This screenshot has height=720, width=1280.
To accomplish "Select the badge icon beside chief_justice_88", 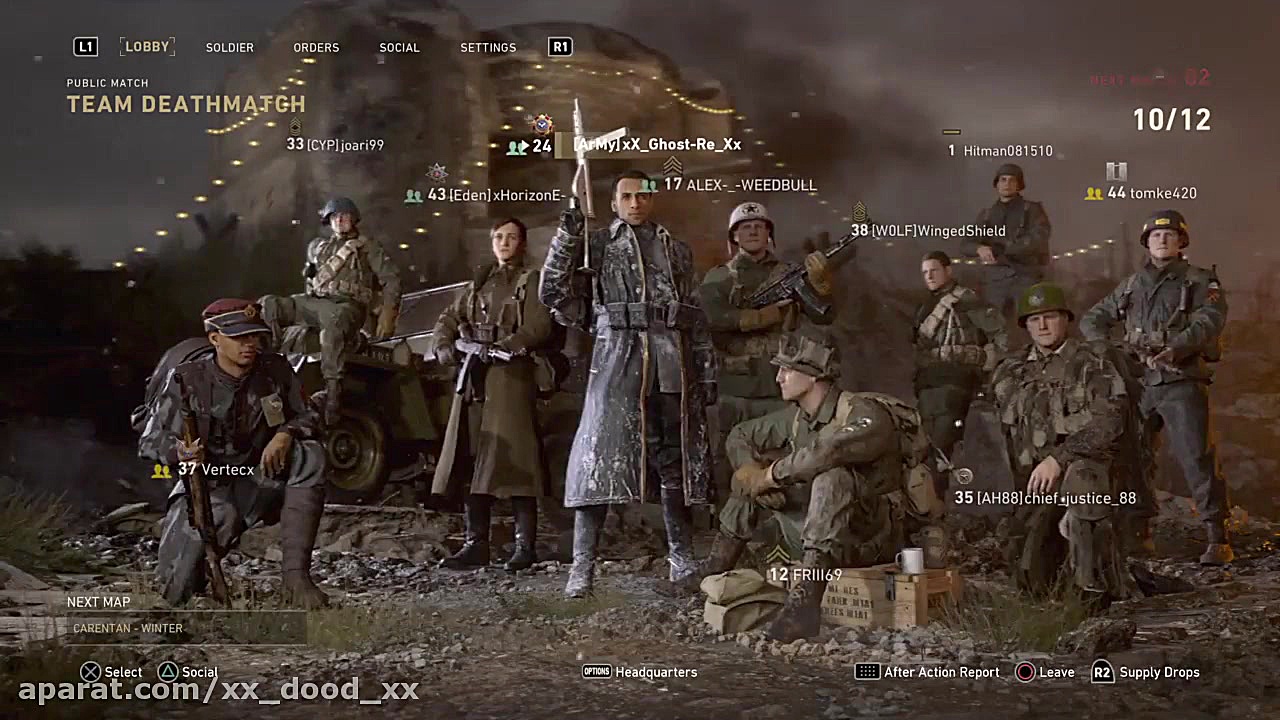I will [x=964, y=476].
